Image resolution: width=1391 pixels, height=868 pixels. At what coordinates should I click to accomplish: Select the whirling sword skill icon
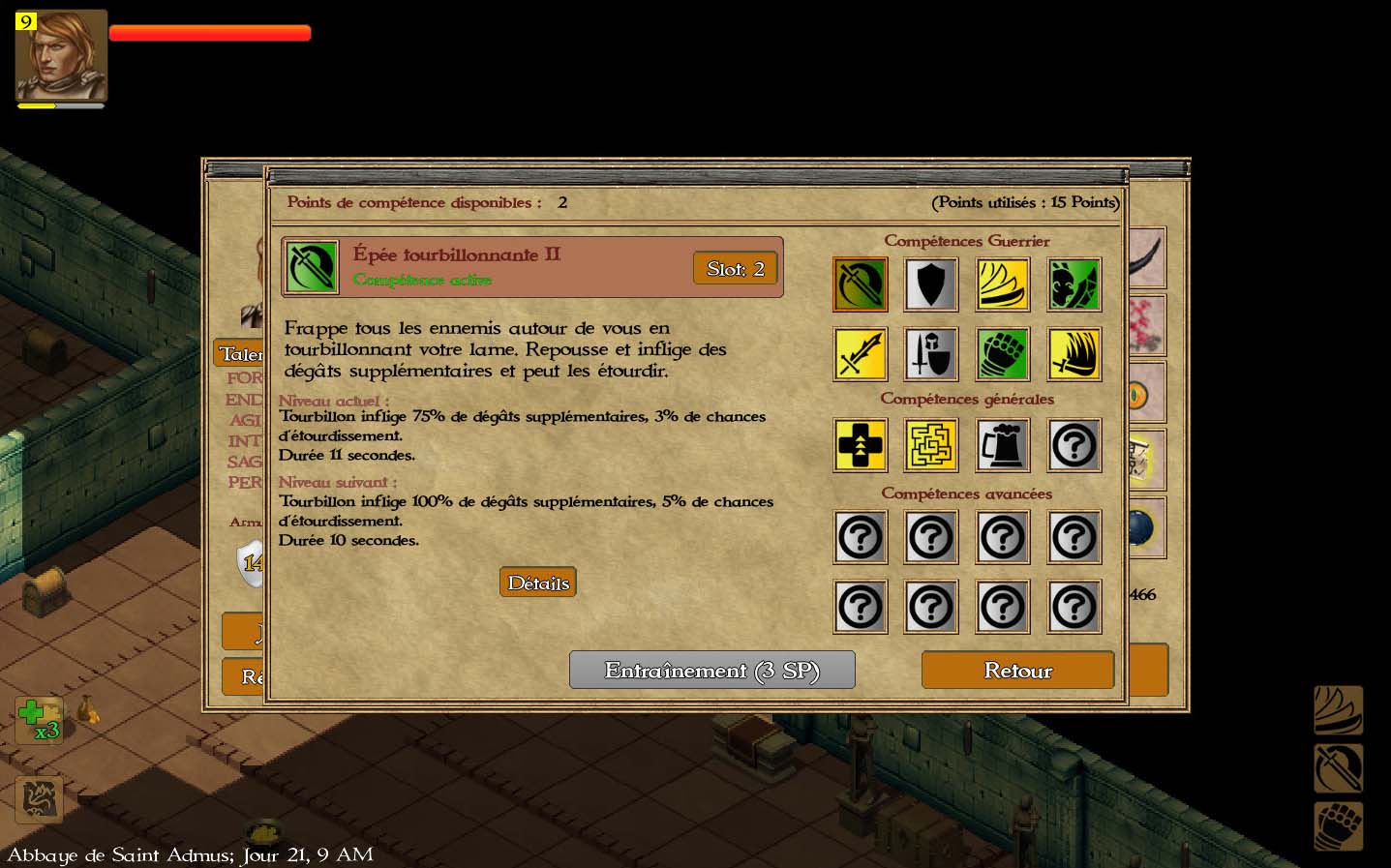[x=860, y=284]
